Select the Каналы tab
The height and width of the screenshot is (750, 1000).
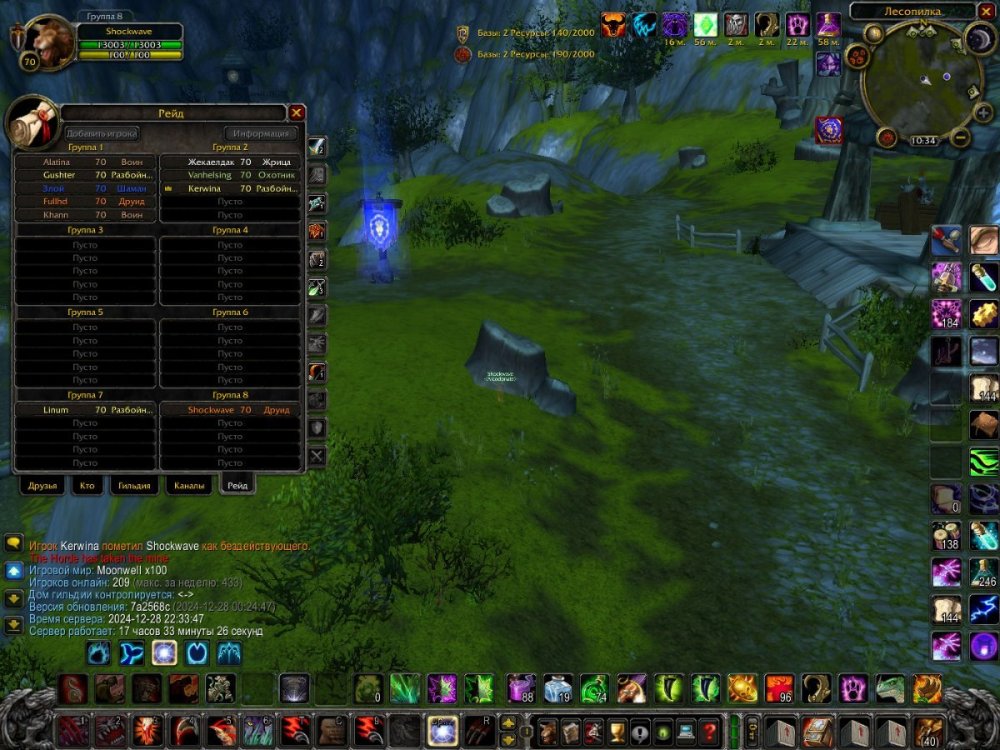188,485
